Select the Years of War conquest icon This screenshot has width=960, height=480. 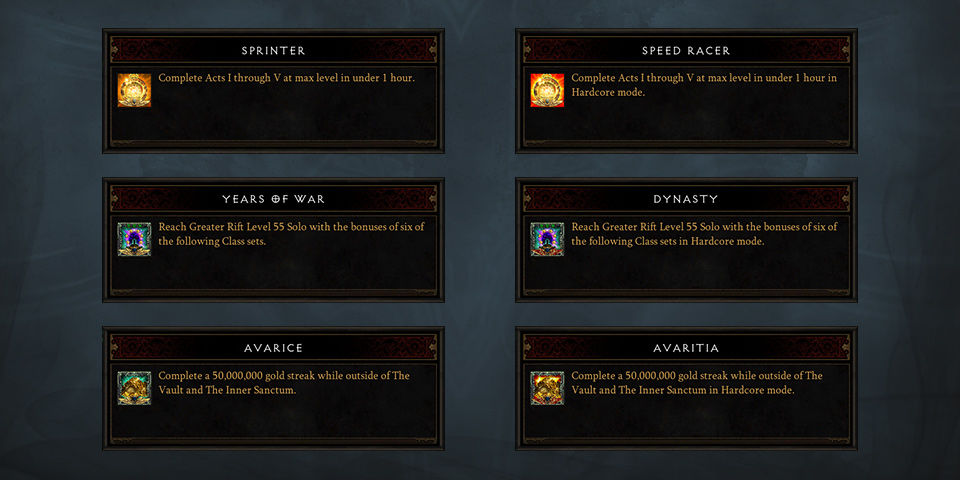tap(134, 239)
